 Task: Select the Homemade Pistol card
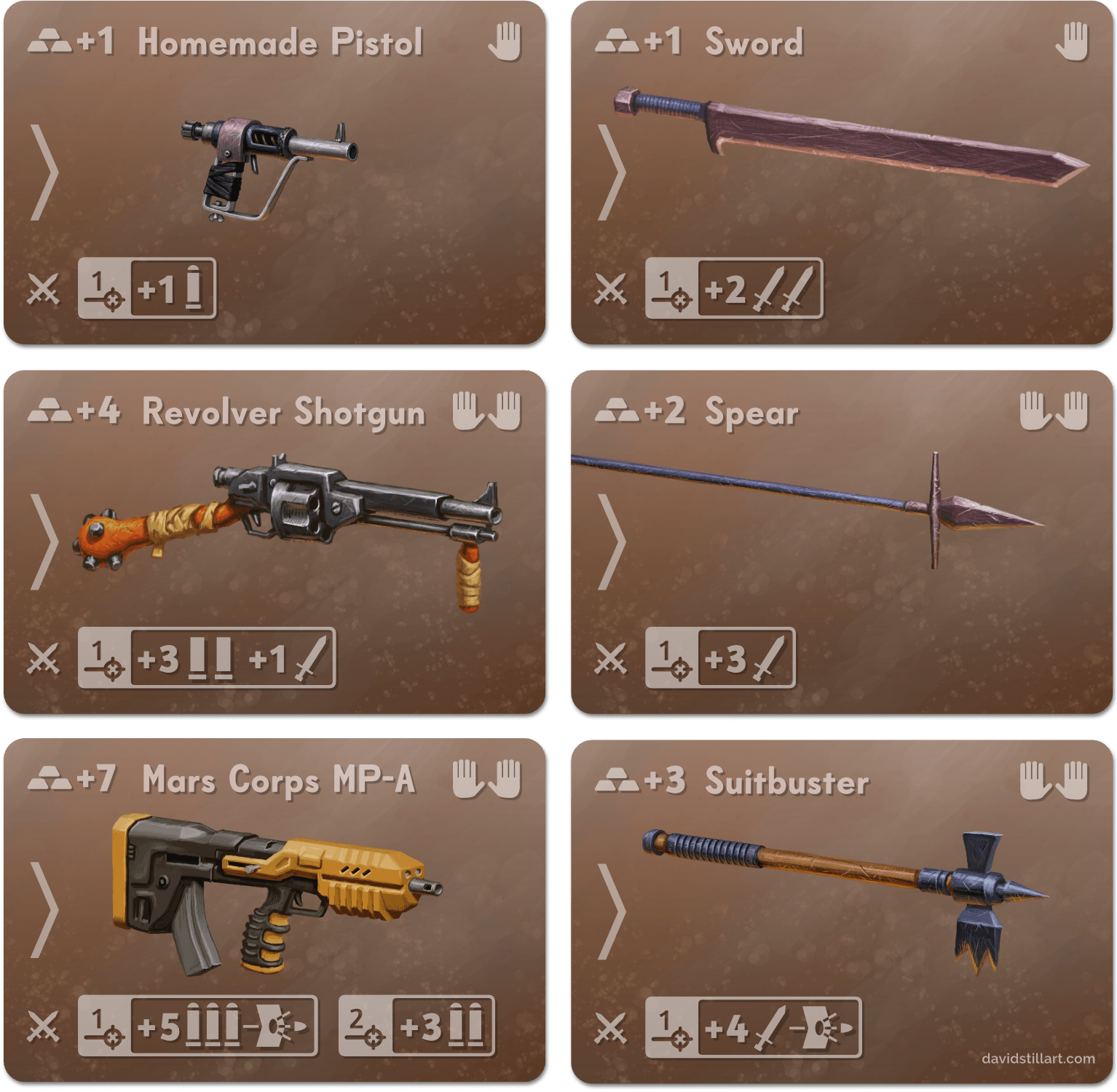(274, 173)
